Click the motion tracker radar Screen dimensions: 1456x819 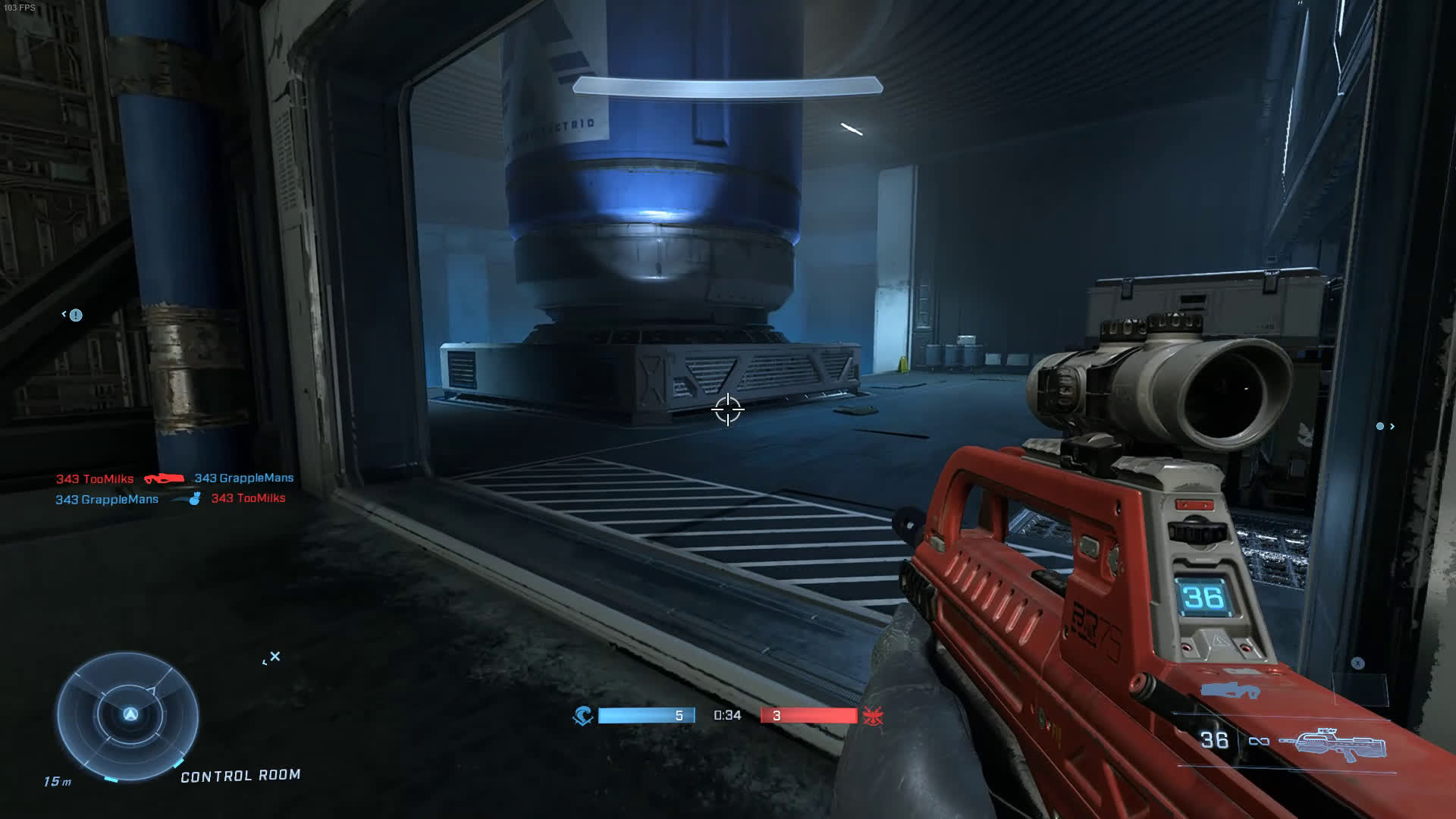tap(128, 717)
